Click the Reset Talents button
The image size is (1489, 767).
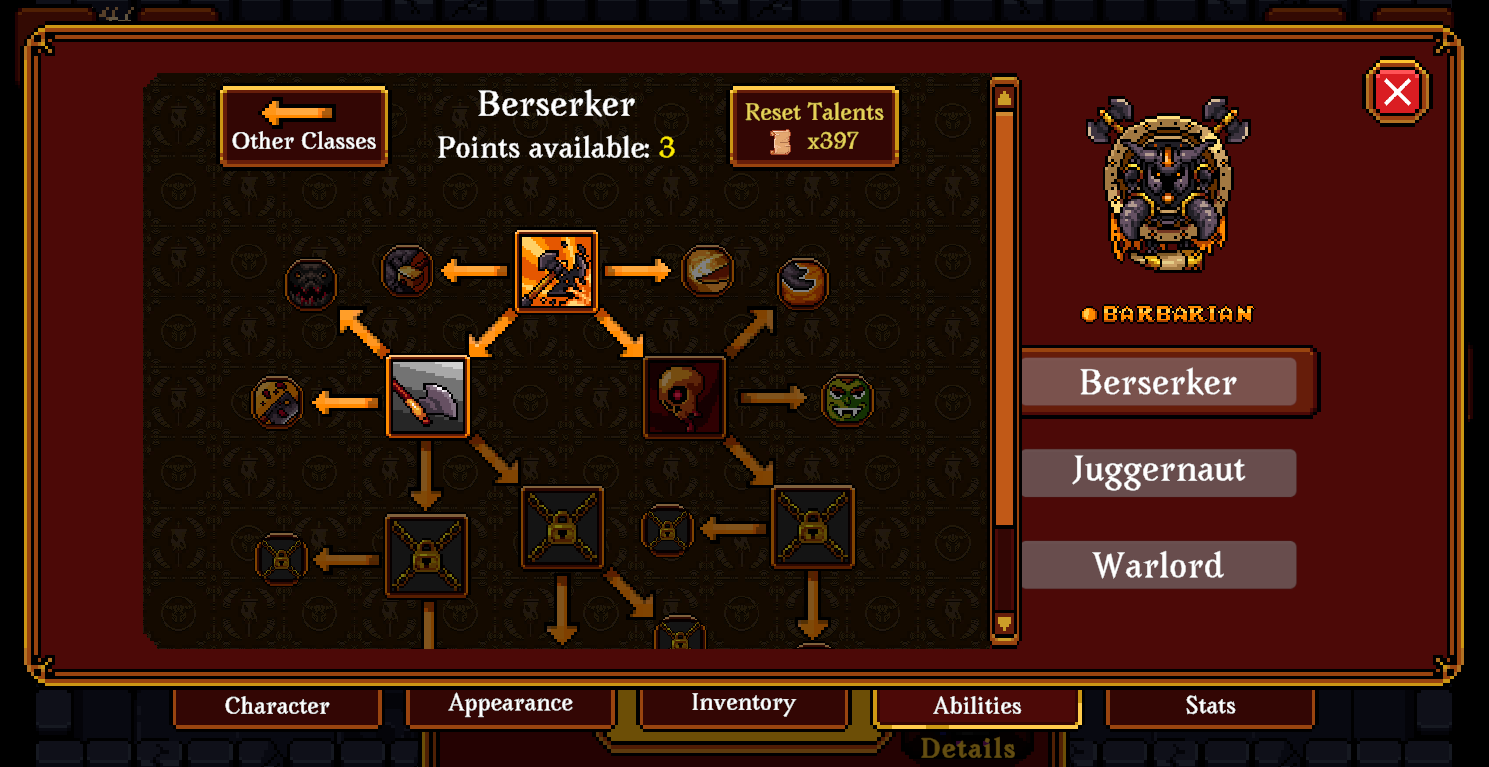[814, 126]
